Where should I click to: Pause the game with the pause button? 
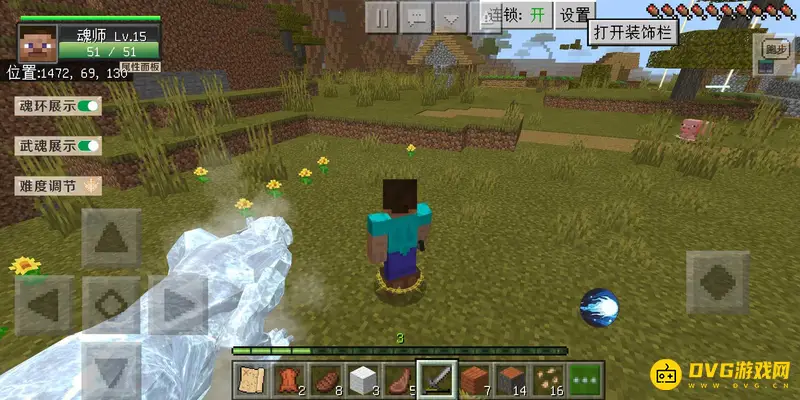point(381,17)
